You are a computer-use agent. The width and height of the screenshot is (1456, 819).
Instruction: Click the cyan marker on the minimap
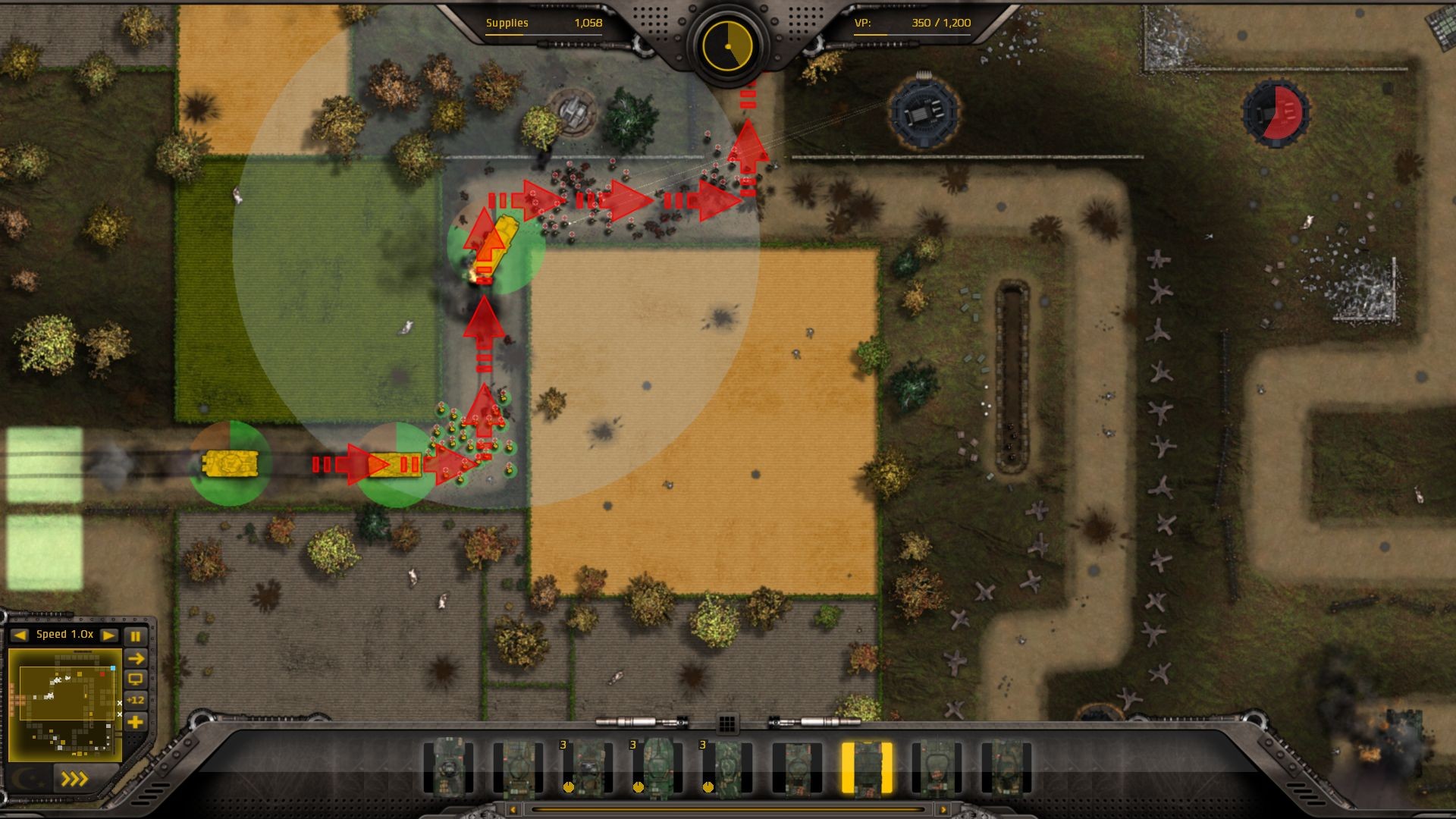coord(113,668)
